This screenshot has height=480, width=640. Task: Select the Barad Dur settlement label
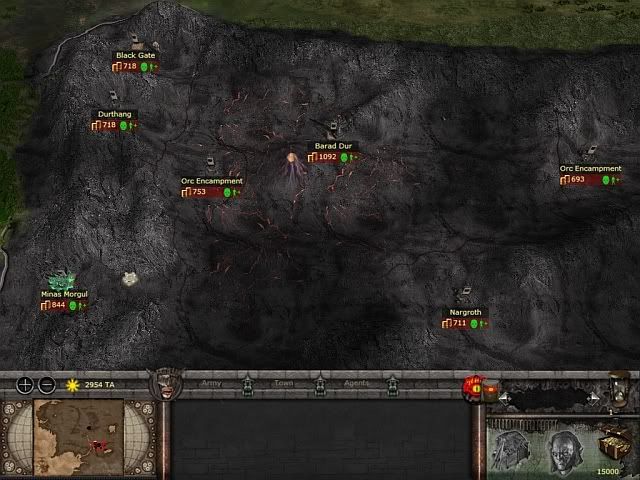(x=331, y=146)
